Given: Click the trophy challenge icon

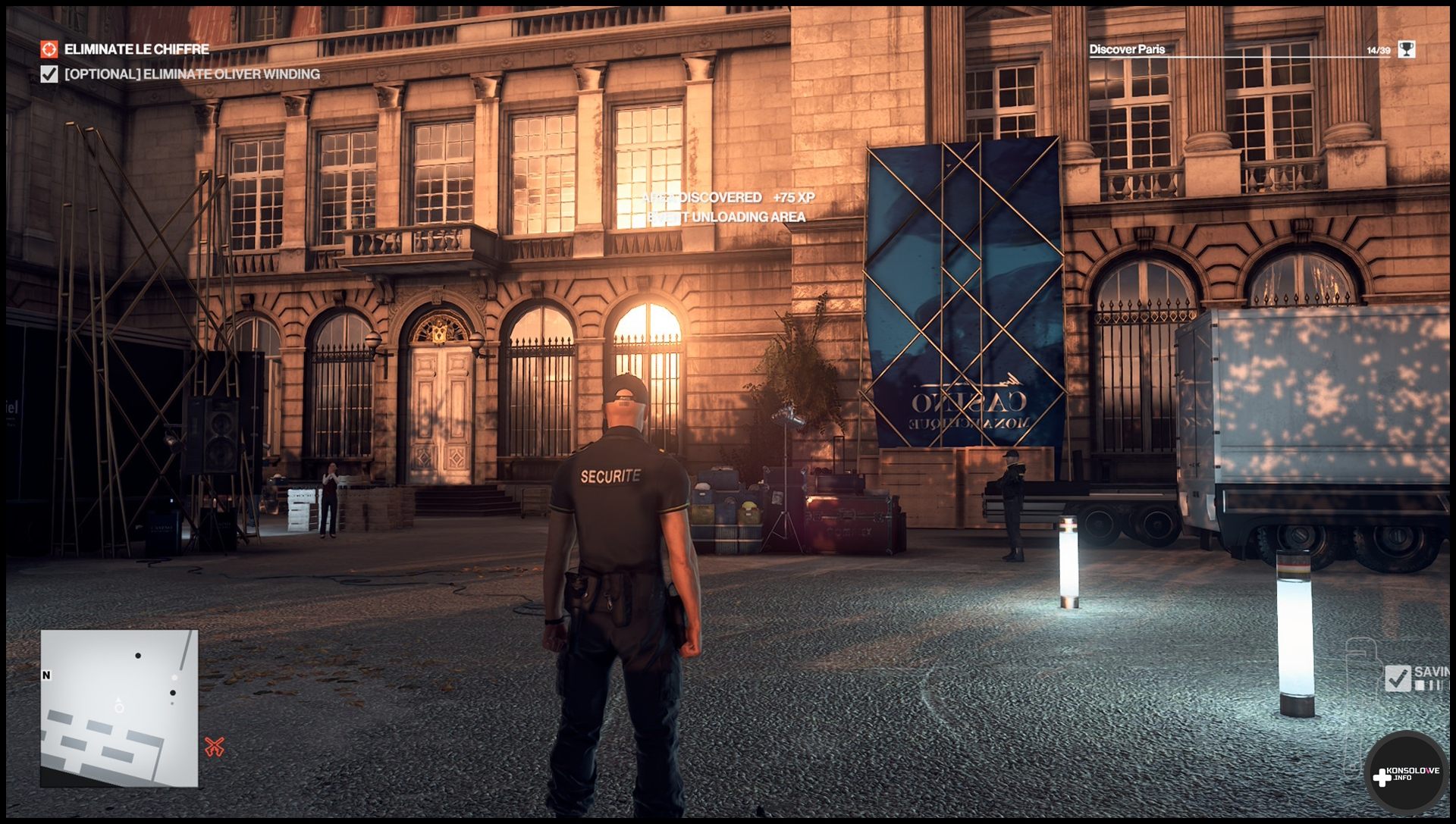Looking at the screenshot, I should tap(1407, 49).
